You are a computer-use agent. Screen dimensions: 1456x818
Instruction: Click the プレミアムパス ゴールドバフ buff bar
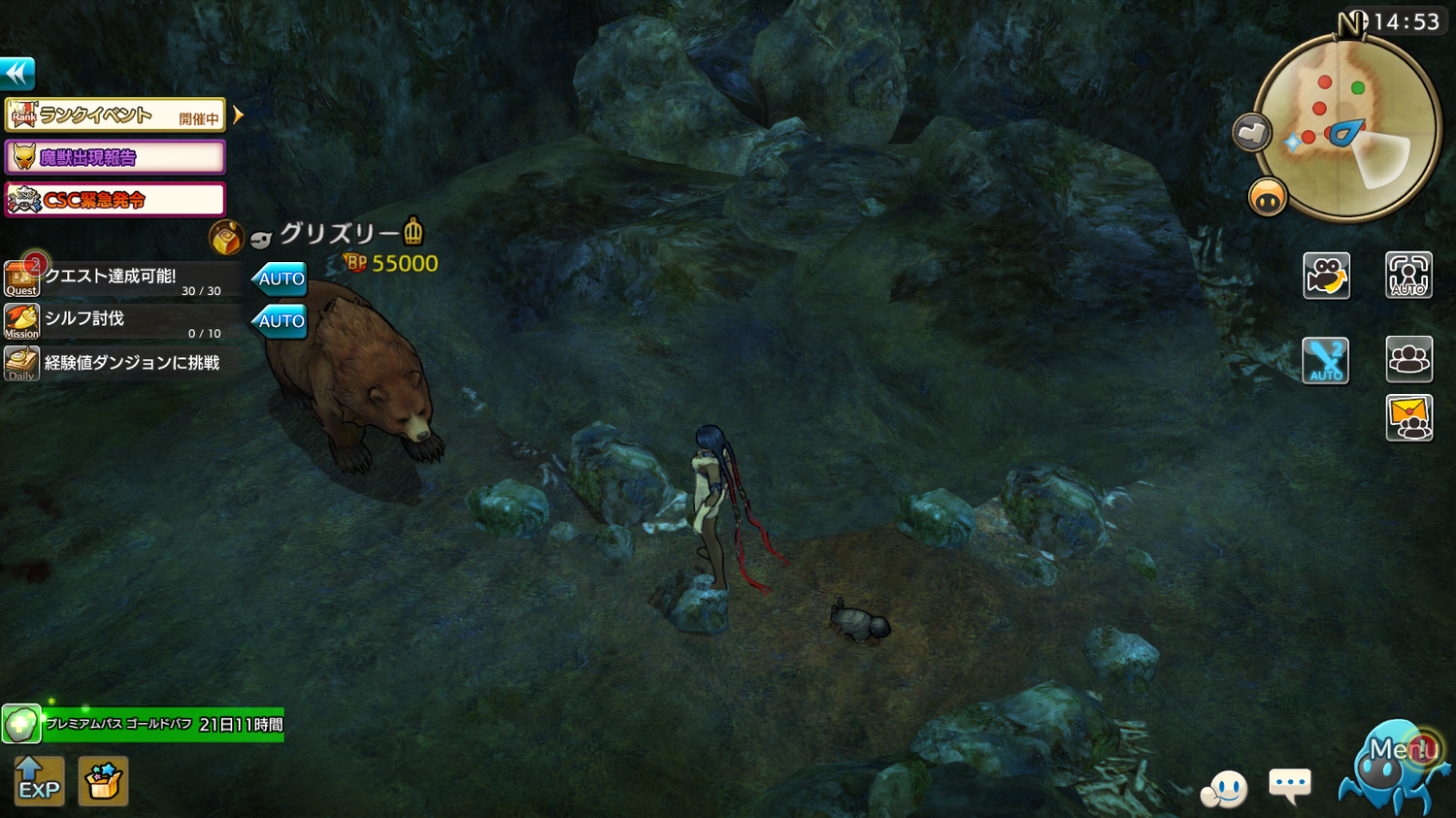point(163,725)
